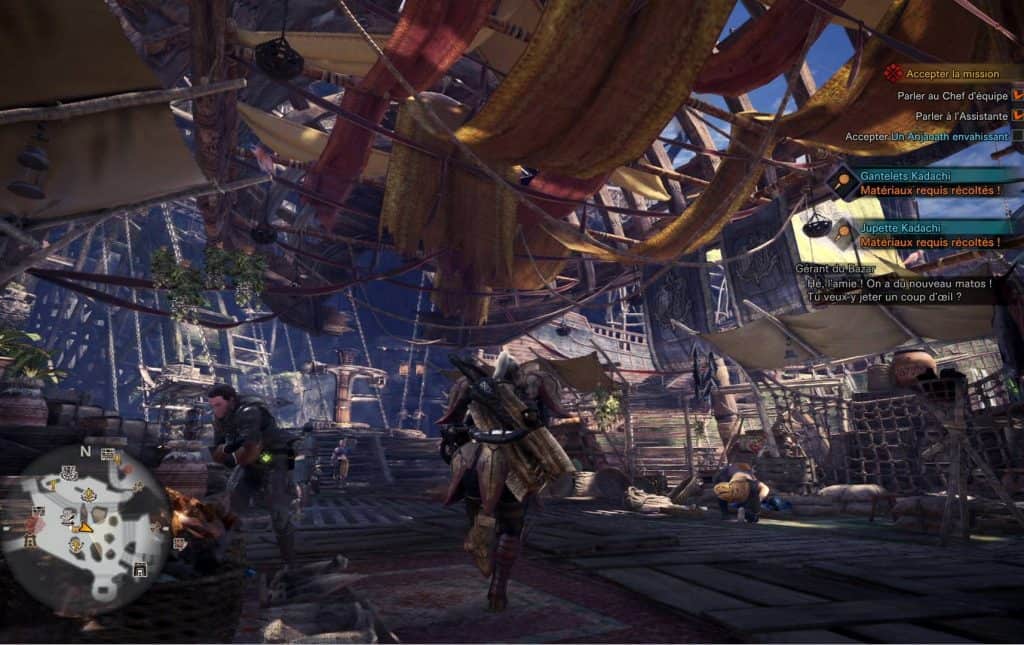Open the Gantelets Kadachi notification
This screenshot has height=645, width=1024.
[x=921, y=182]
